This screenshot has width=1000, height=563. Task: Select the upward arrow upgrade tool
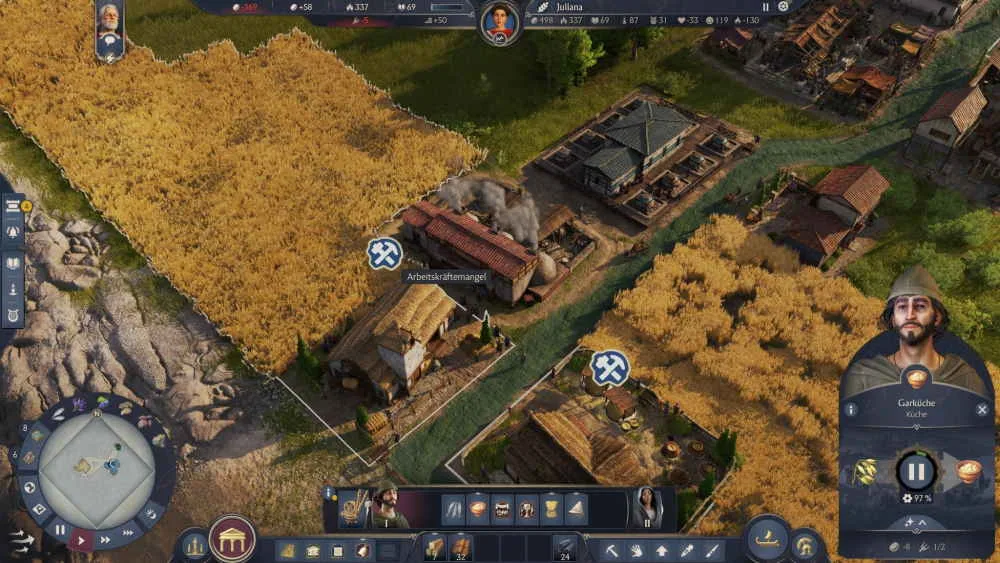(x=662, y=549)
